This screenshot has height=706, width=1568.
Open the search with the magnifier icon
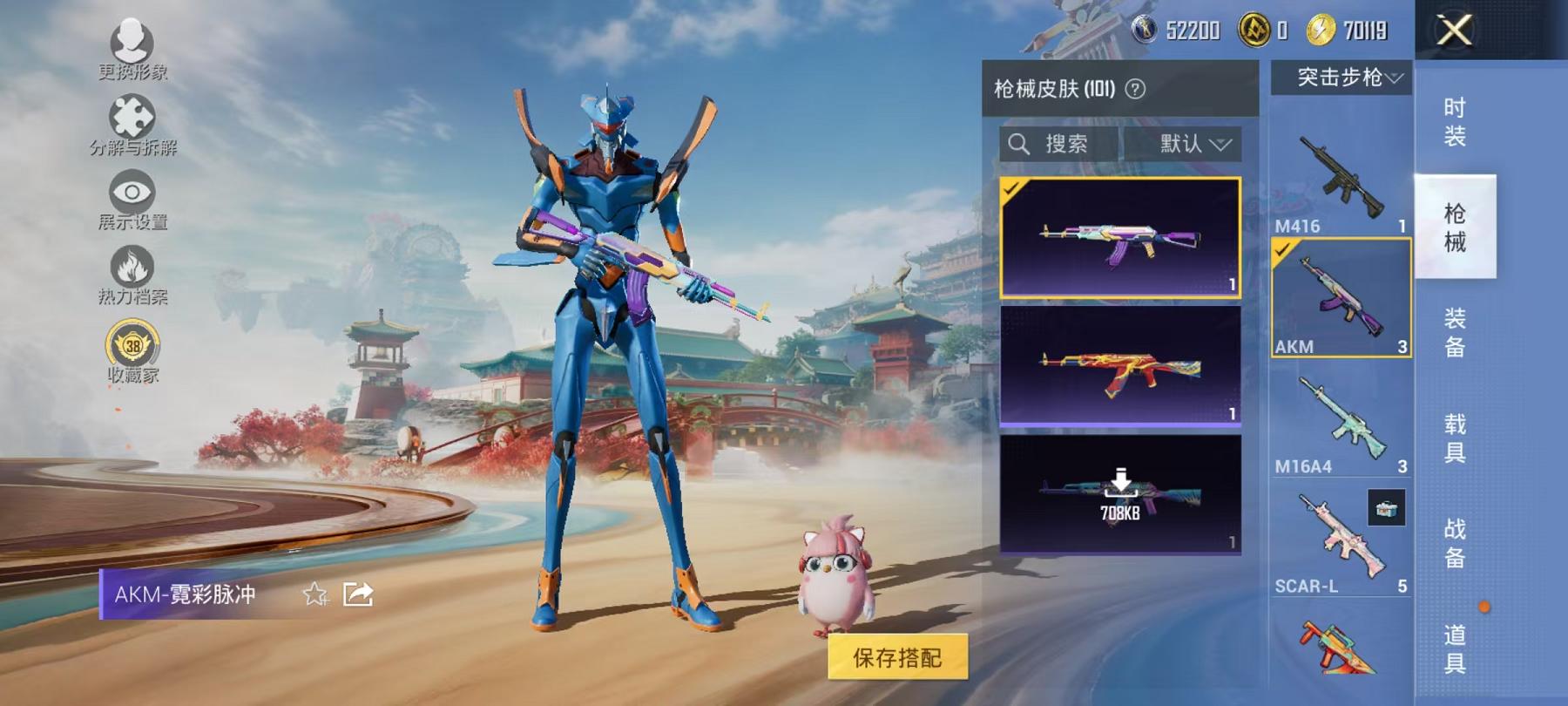[1021, 143]
